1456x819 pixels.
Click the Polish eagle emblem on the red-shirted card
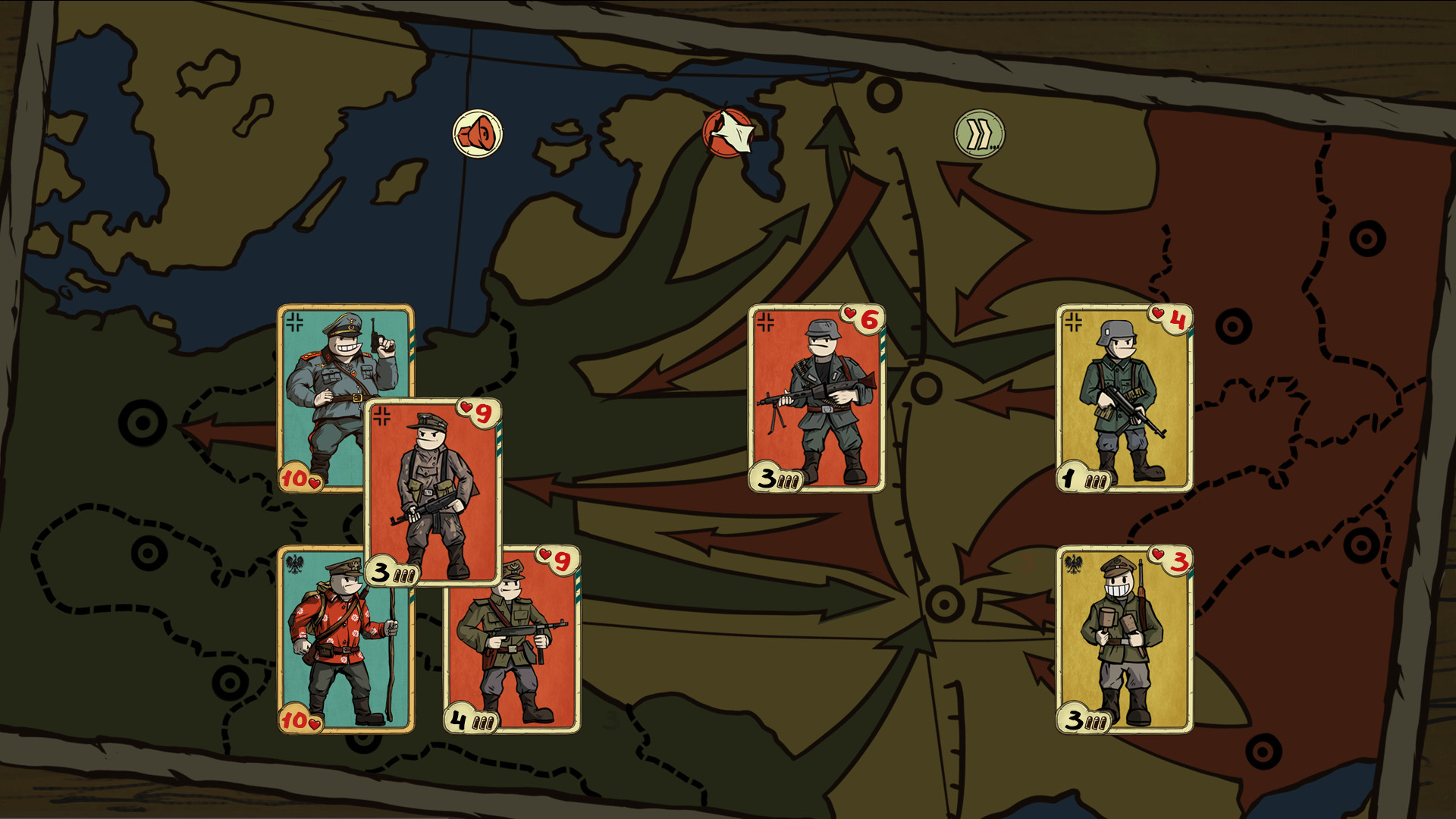click(x=296, y=563)
